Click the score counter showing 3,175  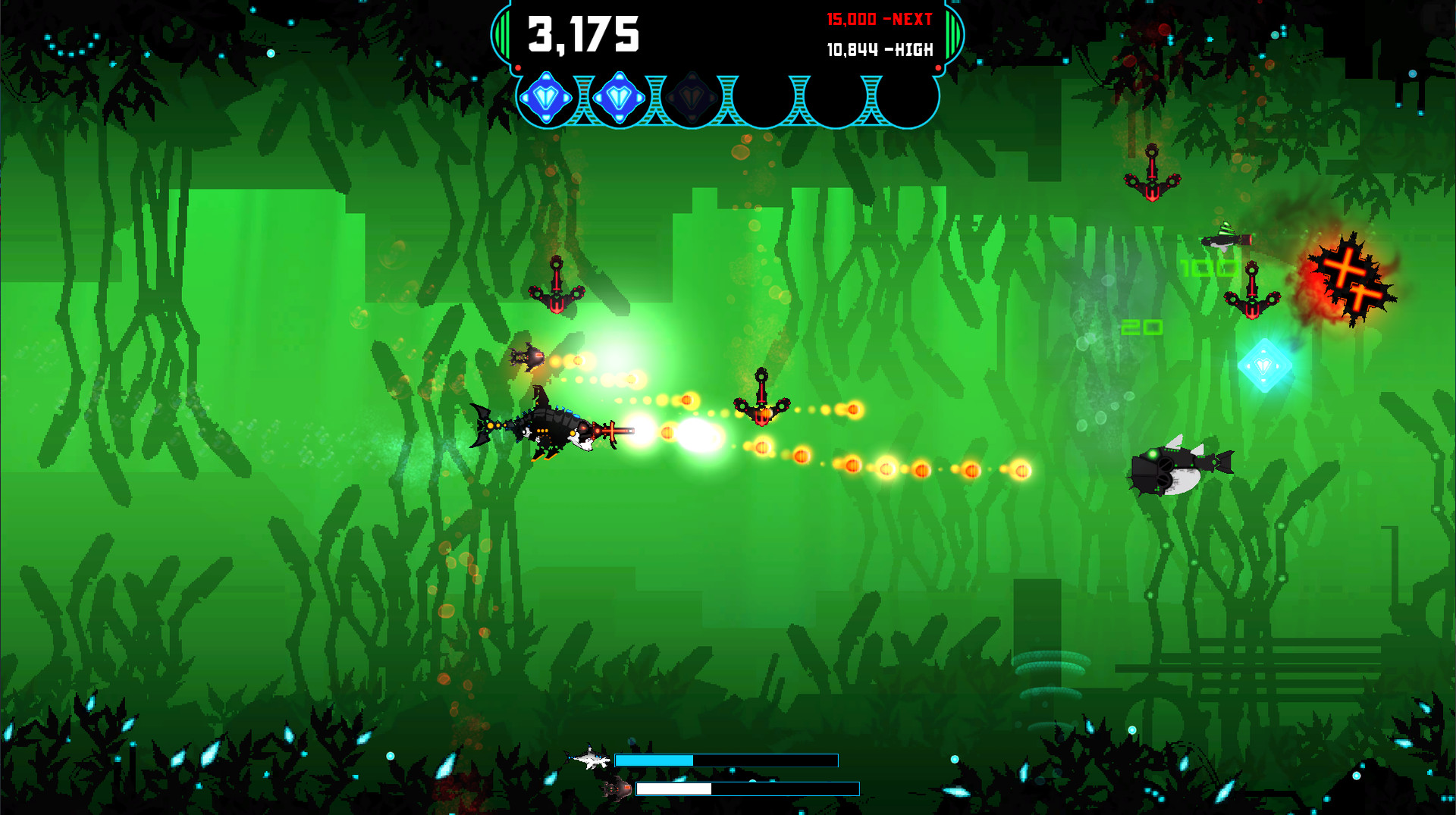584,32
